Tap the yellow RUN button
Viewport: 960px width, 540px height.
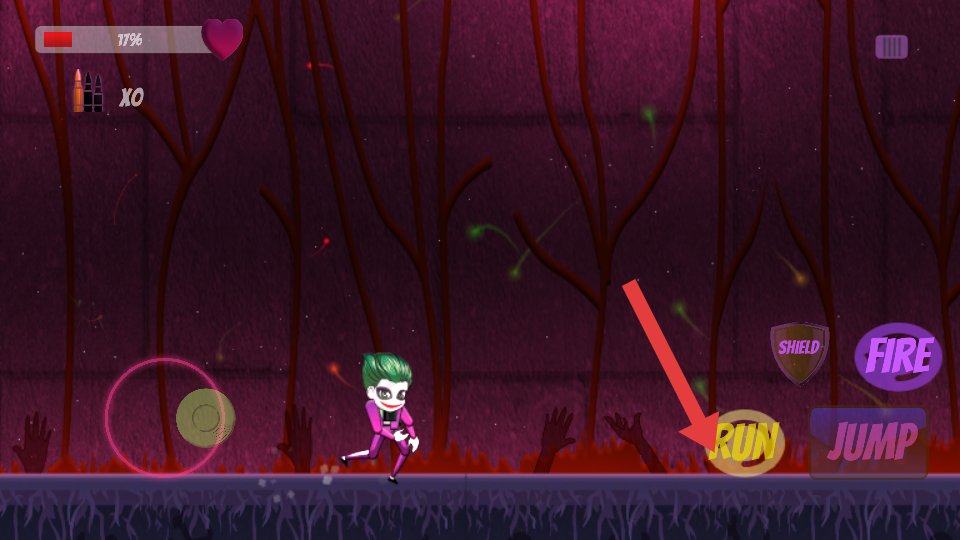(744, 443)
